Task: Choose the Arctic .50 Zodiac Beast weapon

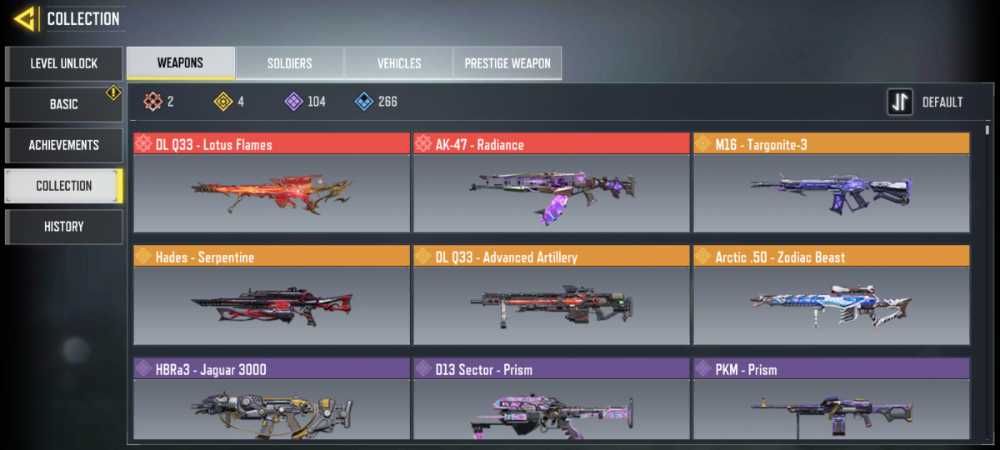Action: pos(831,305)
